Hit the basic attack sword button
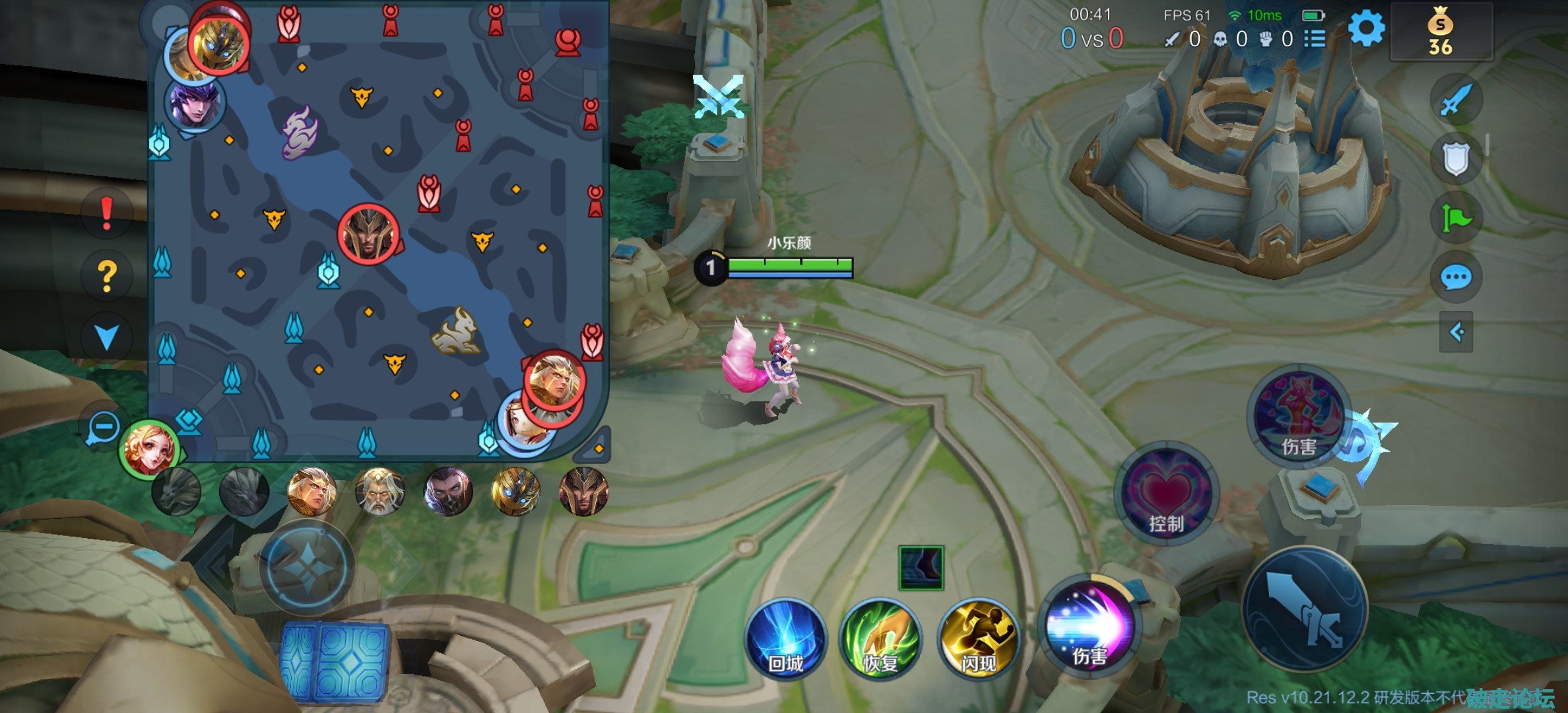The width and height of the screenshot is (1568, 713). point(1305,609)
